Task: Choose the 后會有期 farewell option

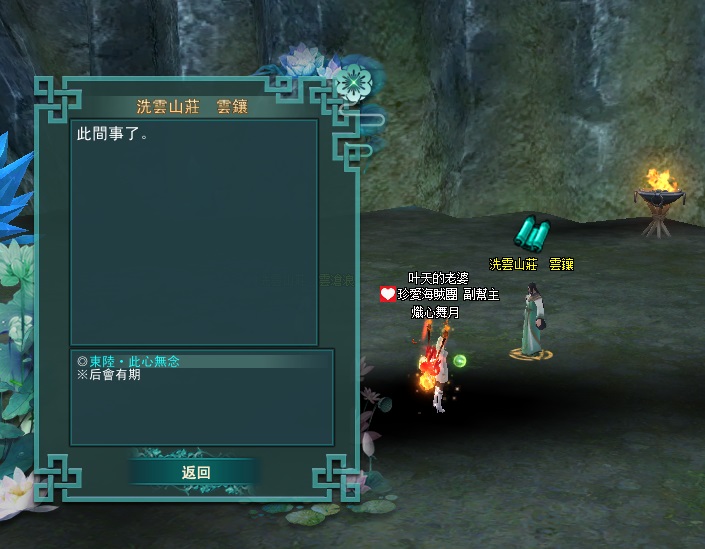Action: [x=115, y=374]
